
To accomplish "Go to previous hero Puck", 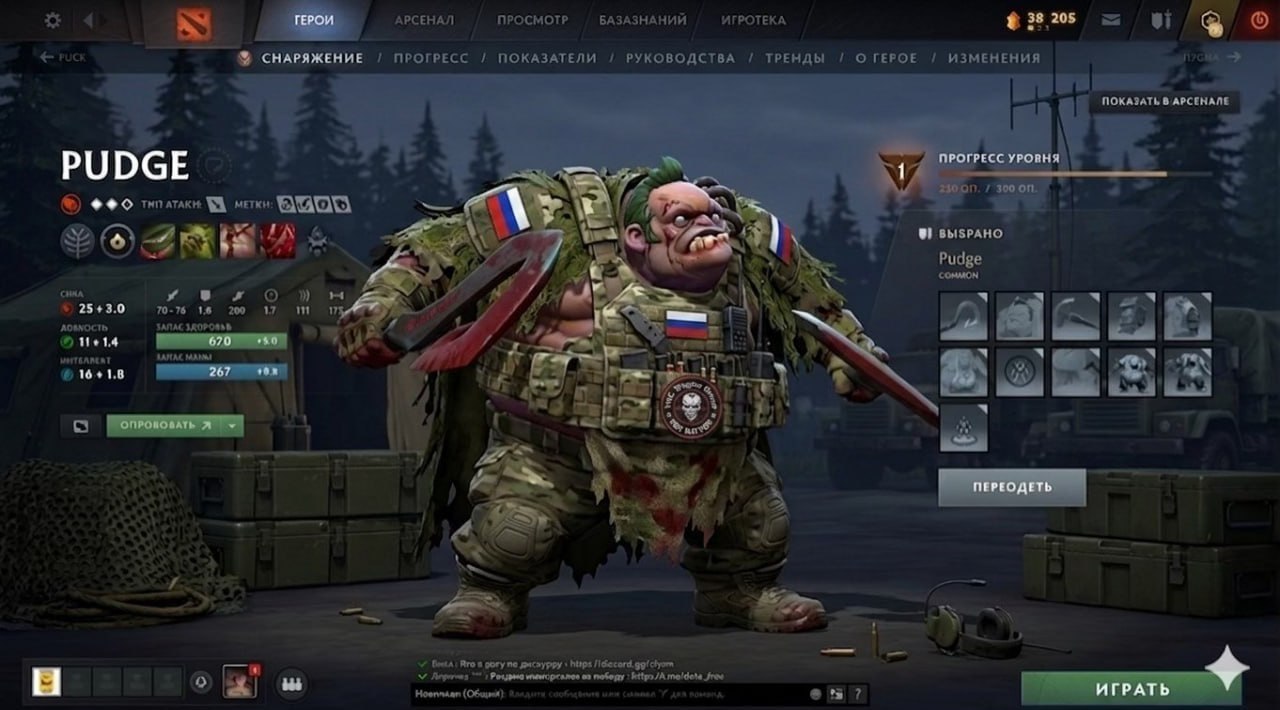I will [x=62, y=58].
